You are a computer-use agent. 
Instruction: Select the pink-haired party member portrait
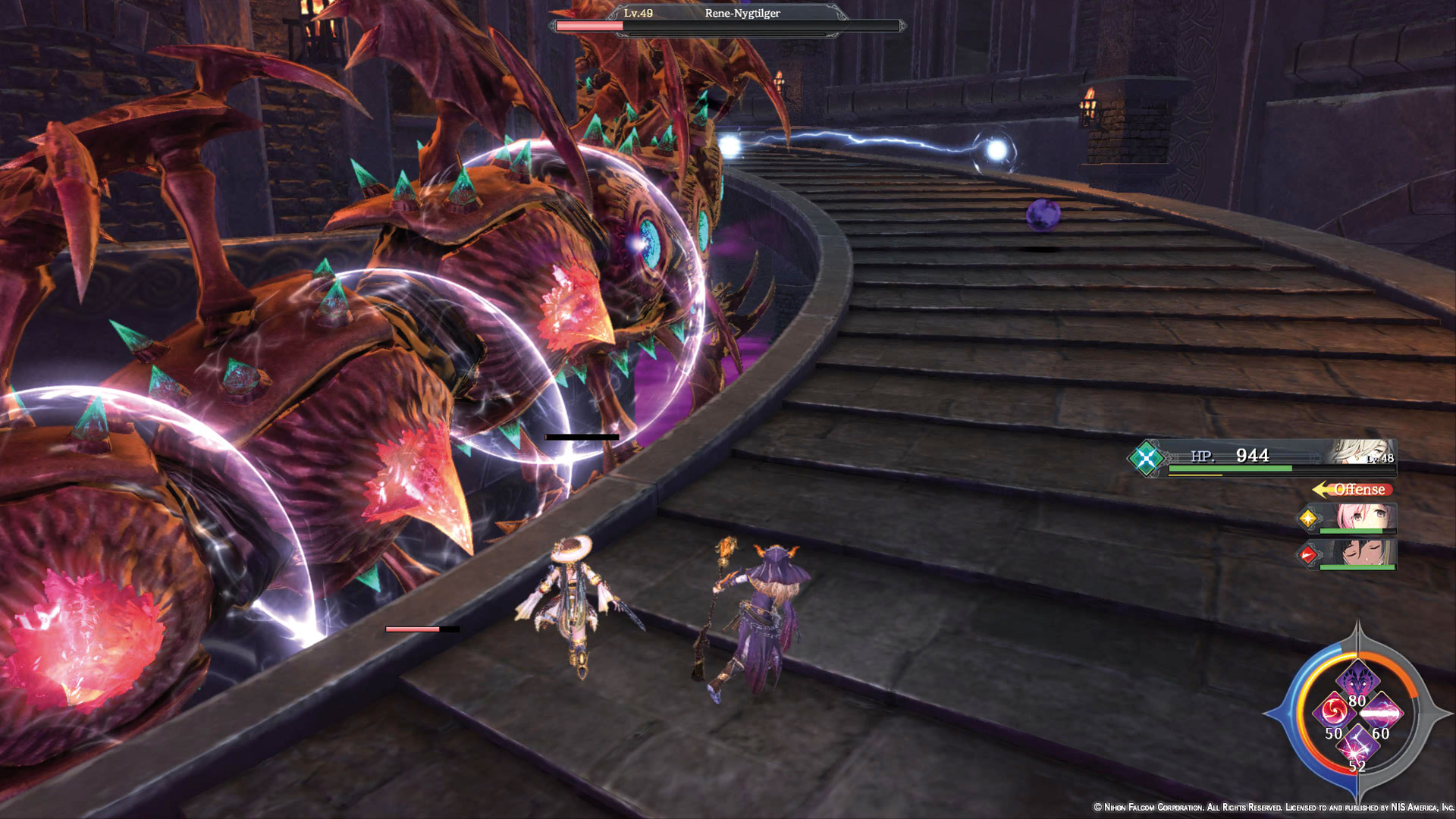(1357, 519)
